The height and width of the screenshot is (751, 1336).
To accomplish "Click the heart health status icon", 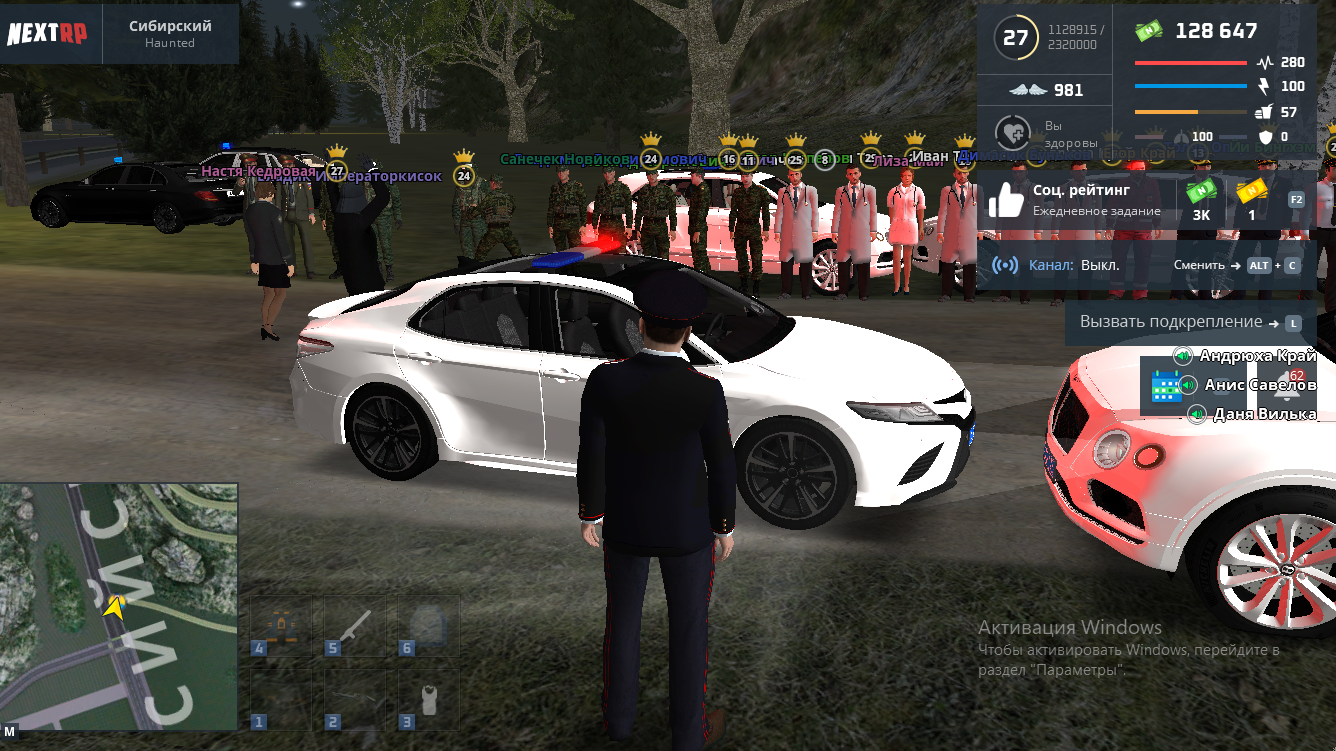I will 1012,134.
